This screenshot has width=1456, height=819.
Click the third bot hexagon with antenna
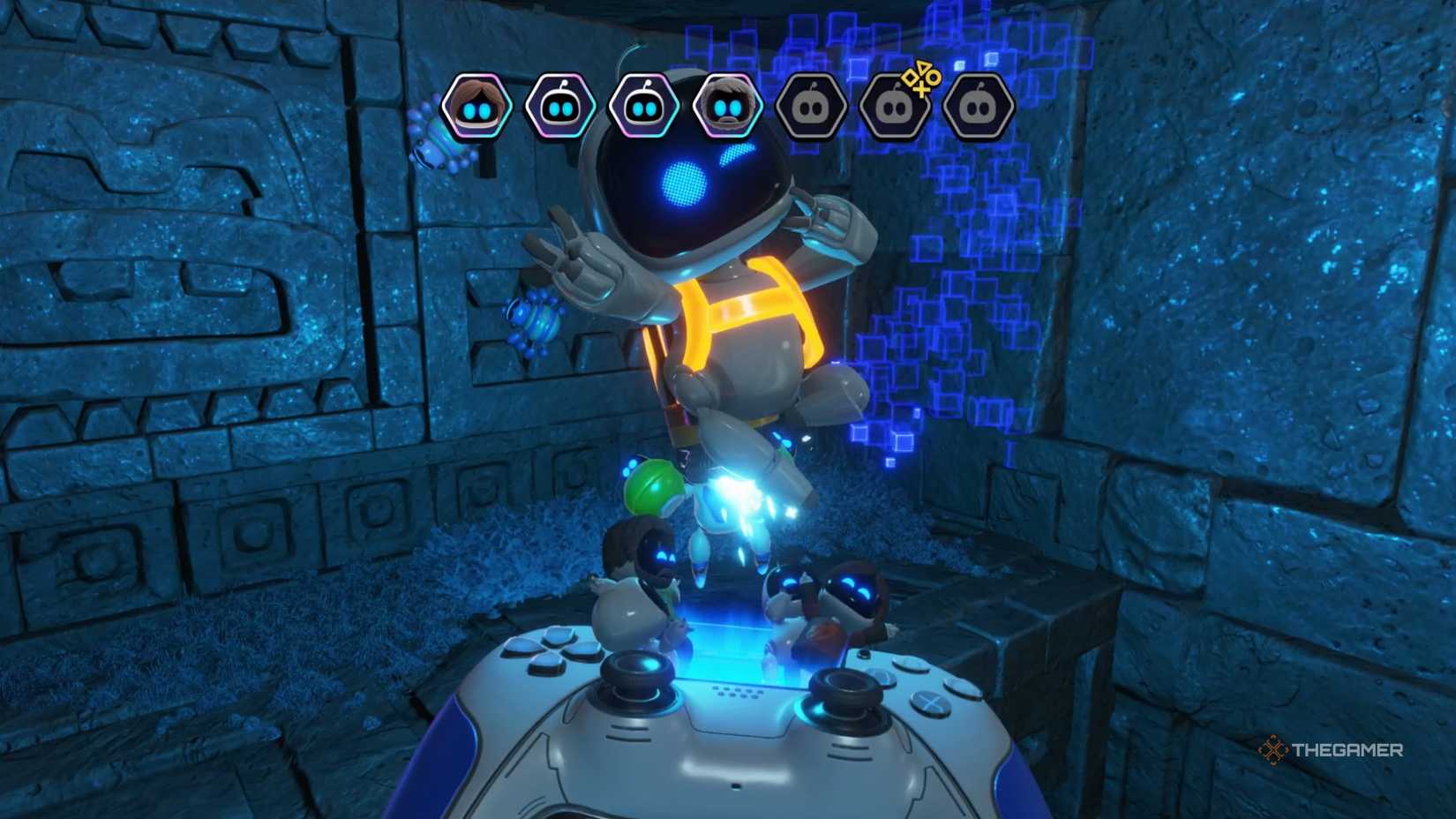pyautogui.click(x=644, y=105)
